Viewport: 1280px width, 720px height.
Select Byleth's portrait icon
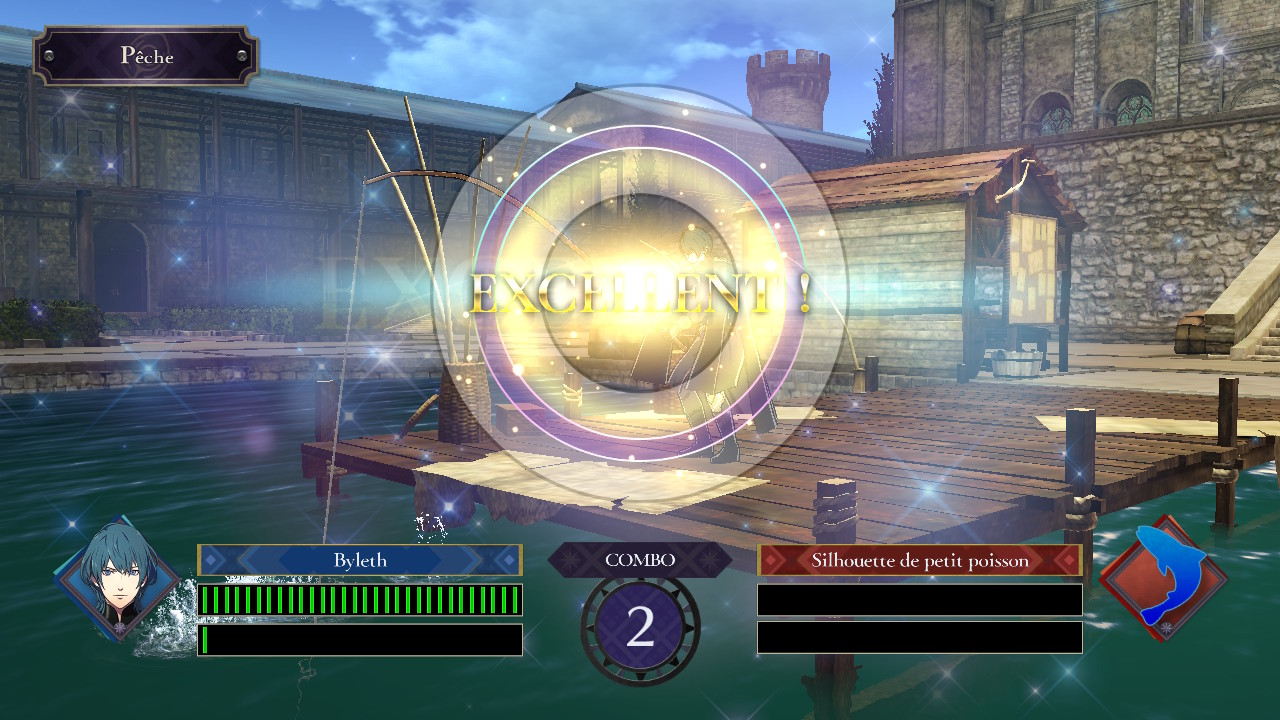tap(117, 579)
